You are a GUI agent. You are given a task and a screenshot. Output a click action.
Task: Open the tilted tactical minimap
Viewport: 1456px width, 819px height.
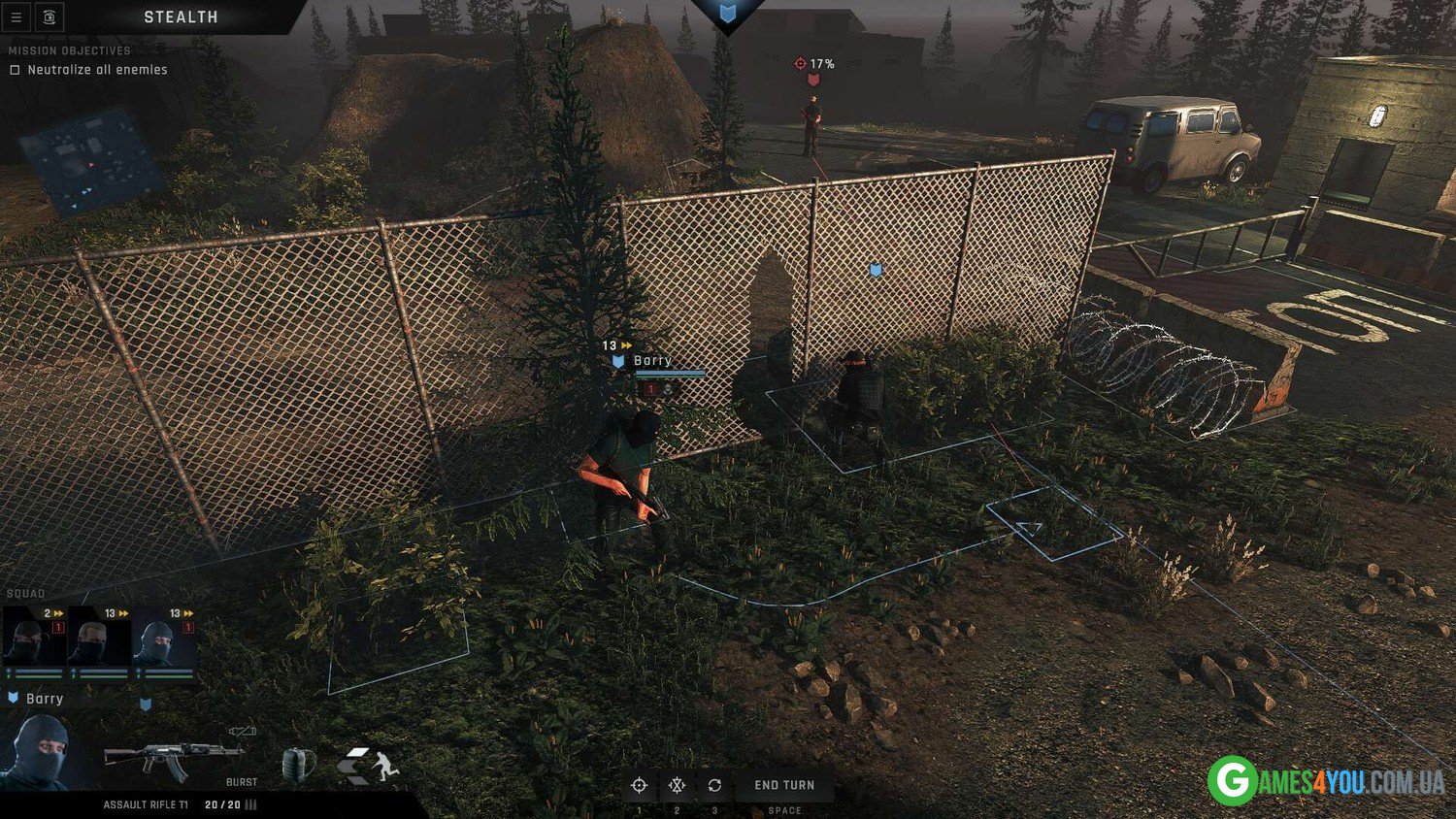pos(92,162)
